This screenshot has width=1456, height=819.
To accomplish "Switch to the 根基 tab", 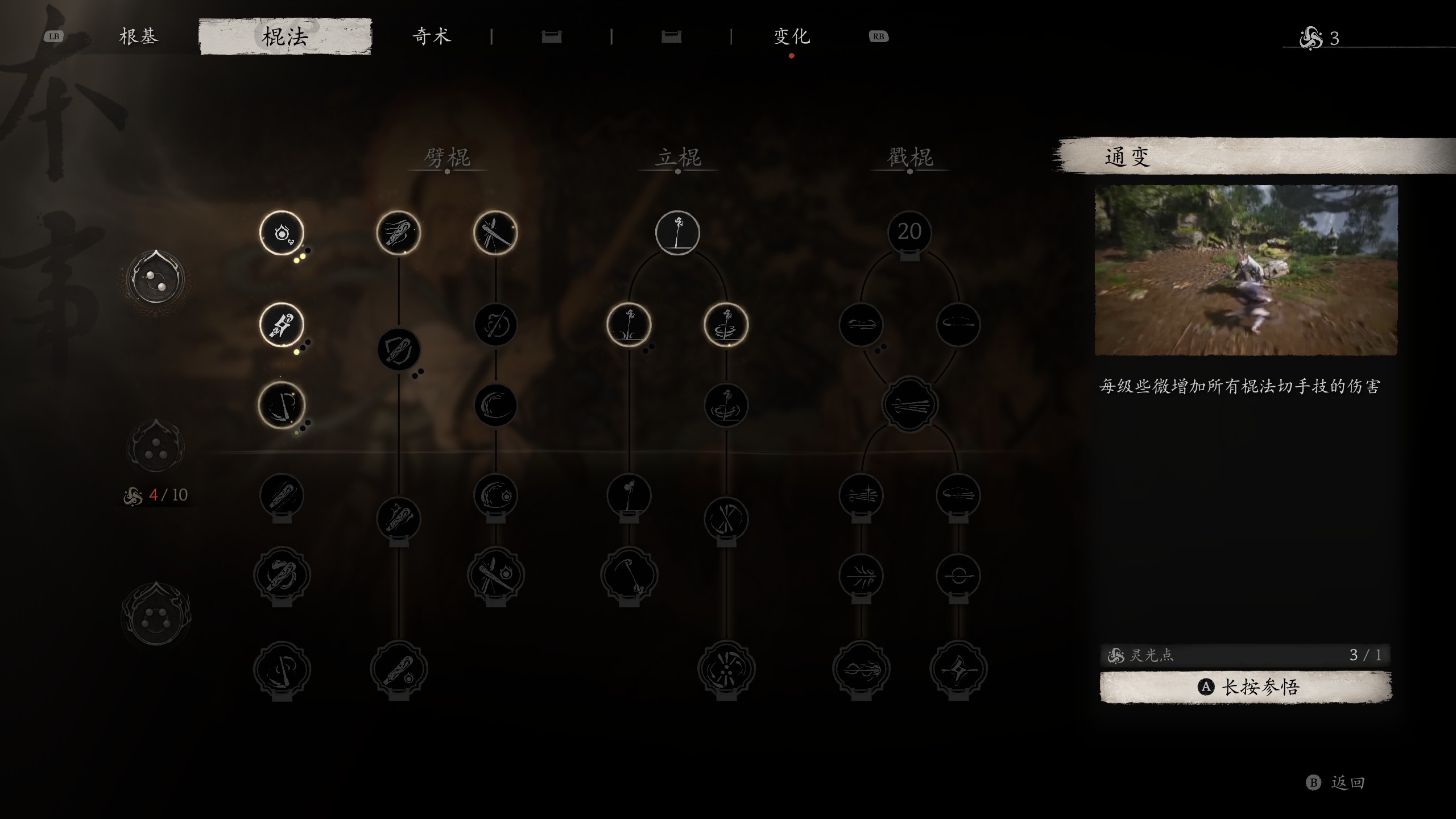I will [138, 37].
